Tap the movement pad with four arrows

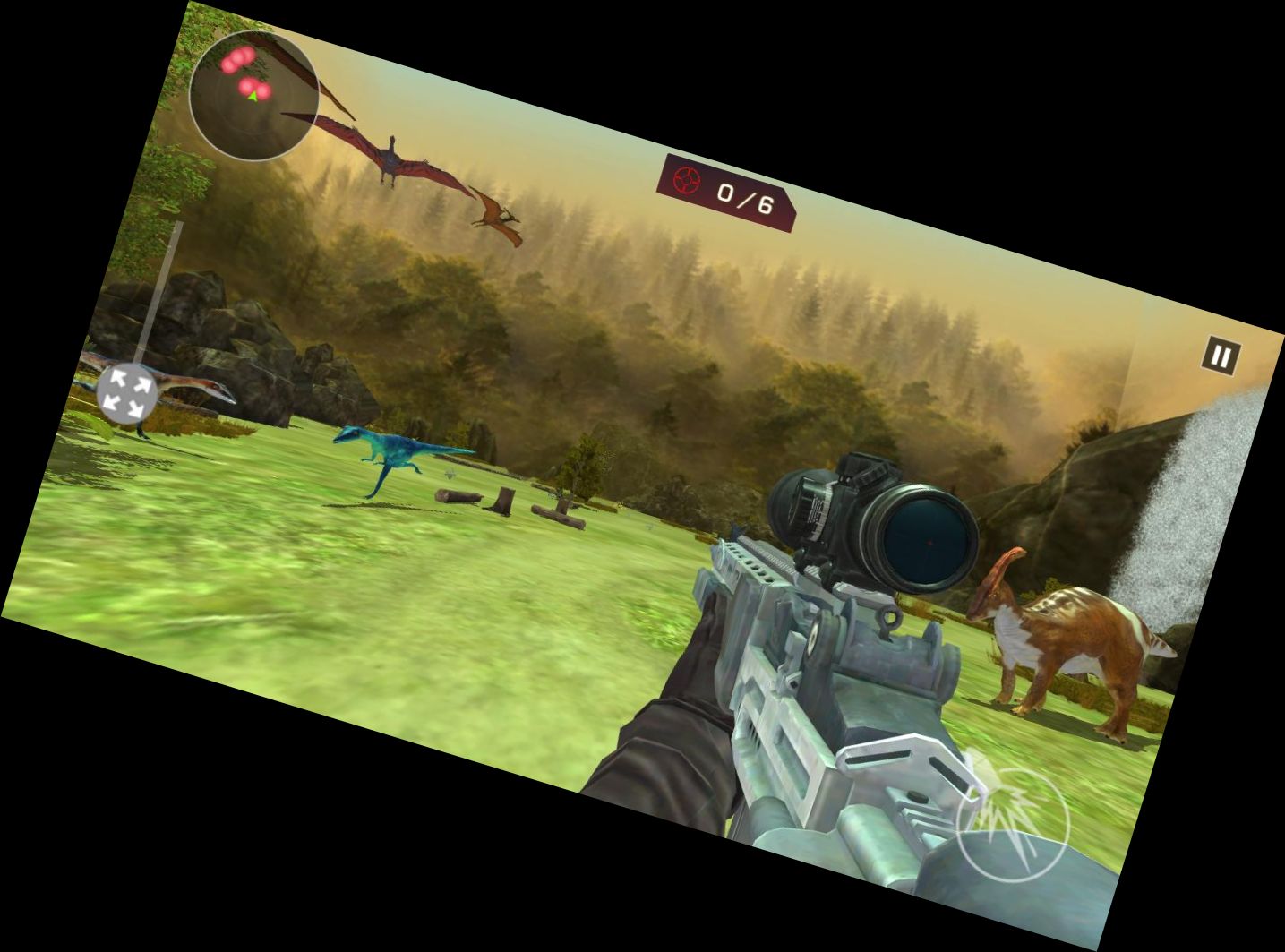[x=126, y=394]
